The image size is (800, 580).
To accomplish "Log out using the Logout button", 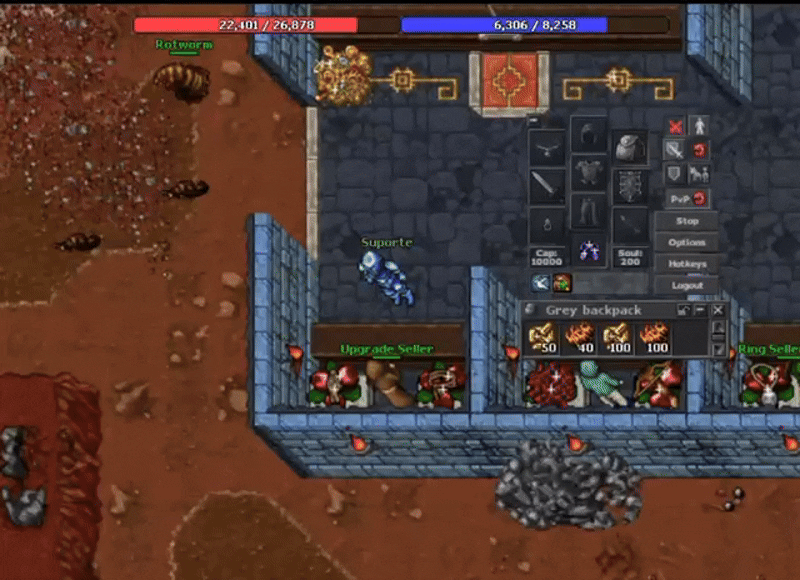I will [x=687, y=285].
